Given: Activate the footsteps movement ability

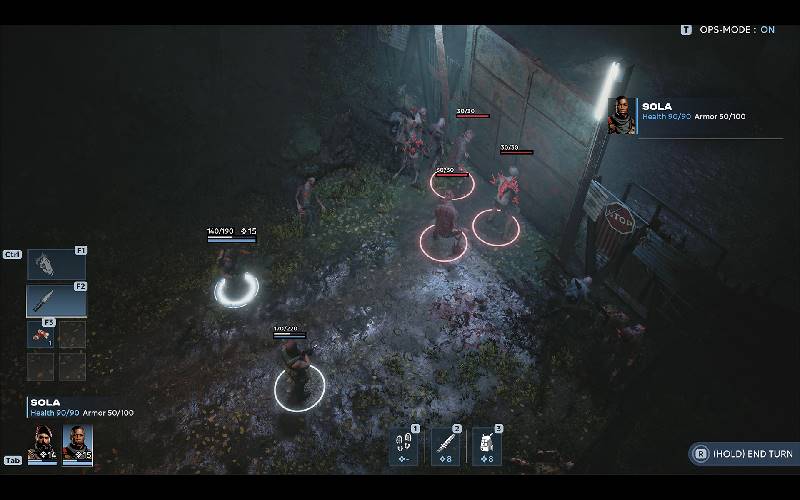Looking at the screenshot, I should 404,446.
